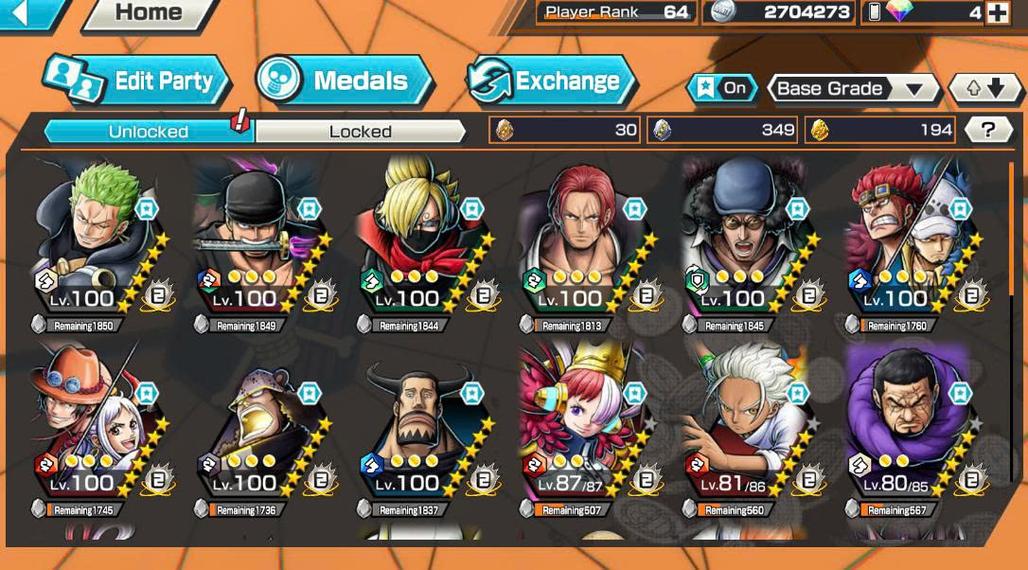Open the Edit Party menu
Viewport: 1028px width, 570px height.
point(138,81)
